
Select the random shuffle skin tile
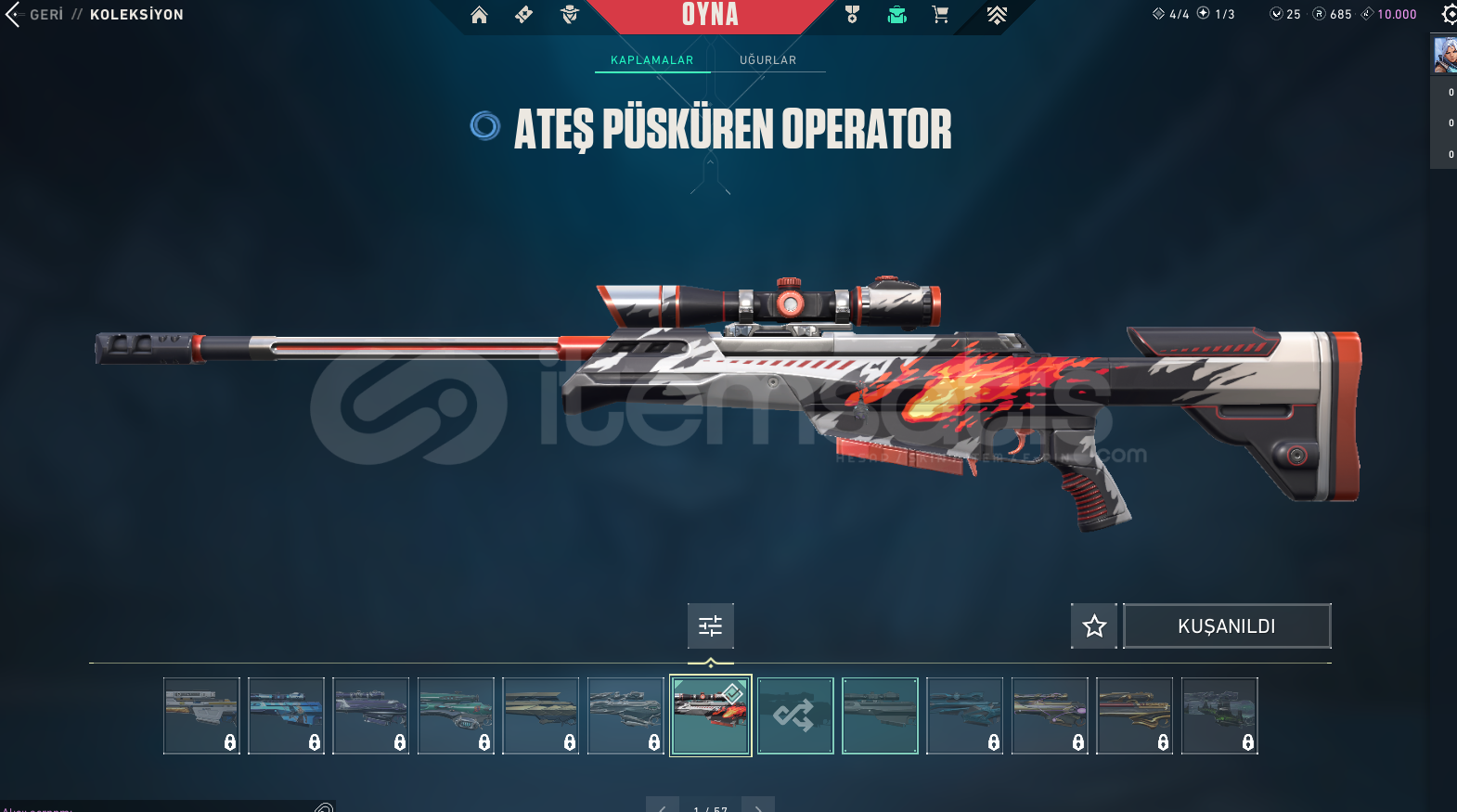(x=795, y=715)
